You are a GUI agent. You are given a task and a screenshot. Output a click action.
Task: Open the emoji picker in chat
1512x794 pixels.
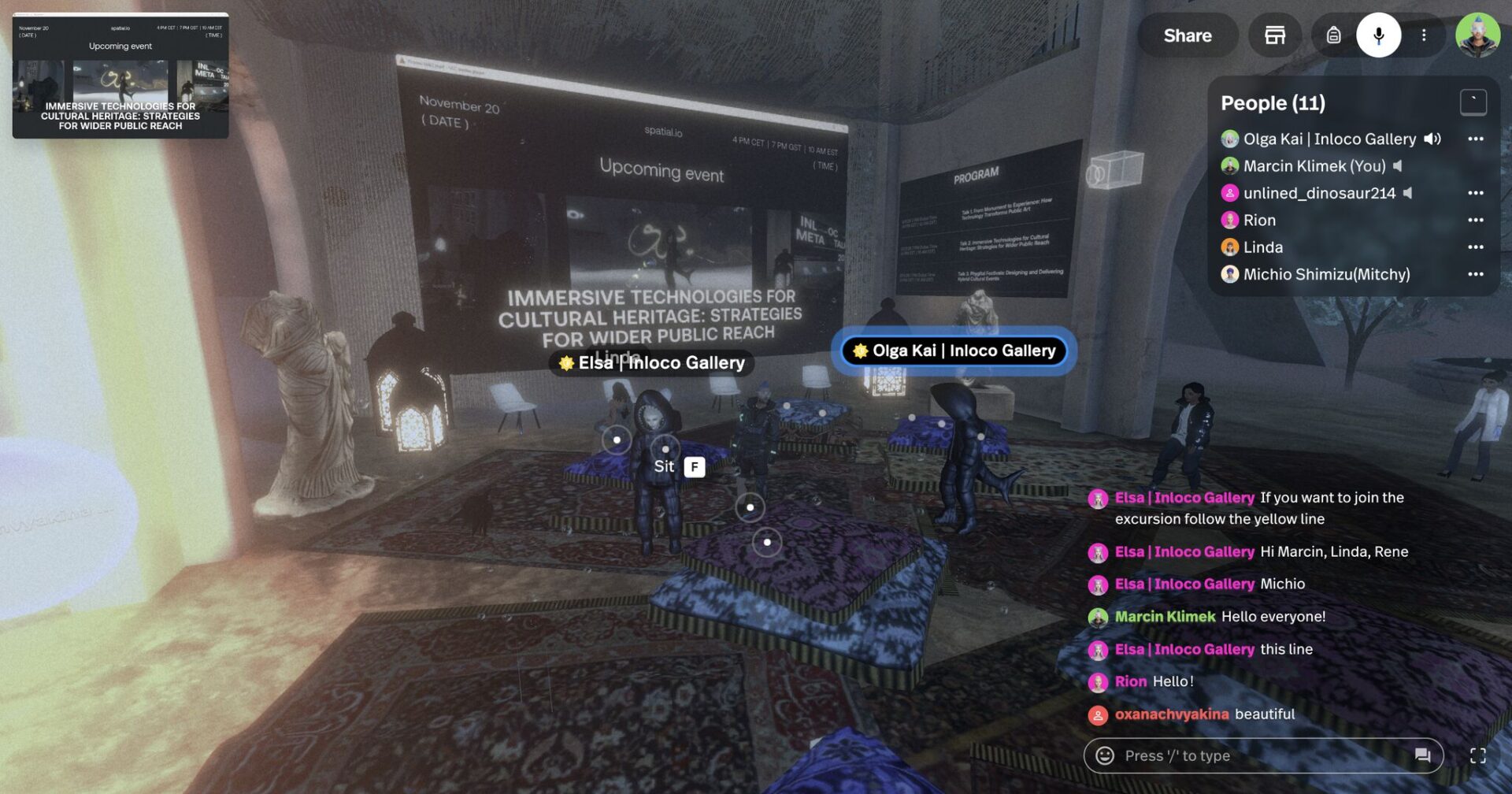pos(1105,756)
